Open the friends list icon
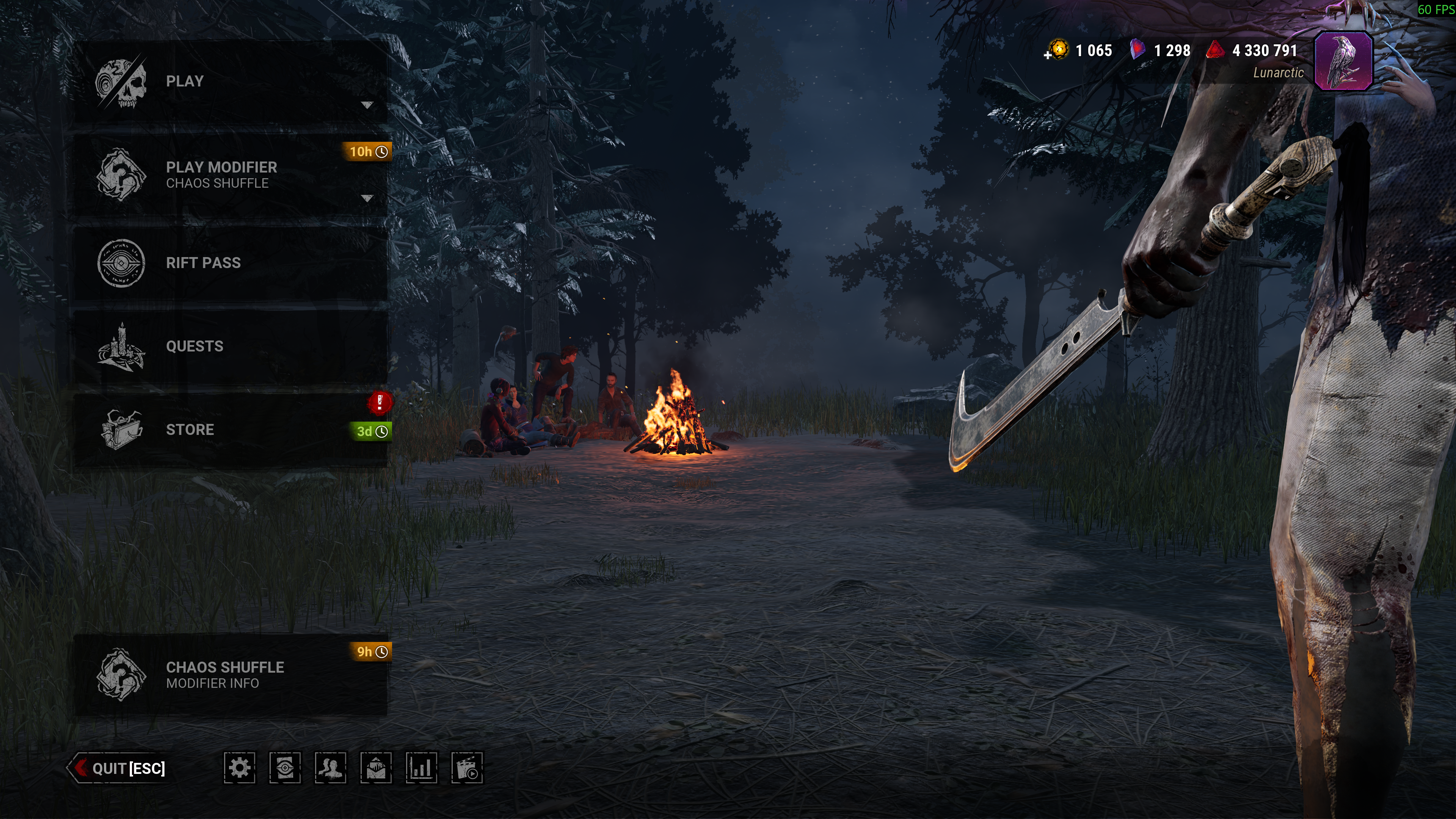The image size is (1456, 819). click(x=331, y=768)
